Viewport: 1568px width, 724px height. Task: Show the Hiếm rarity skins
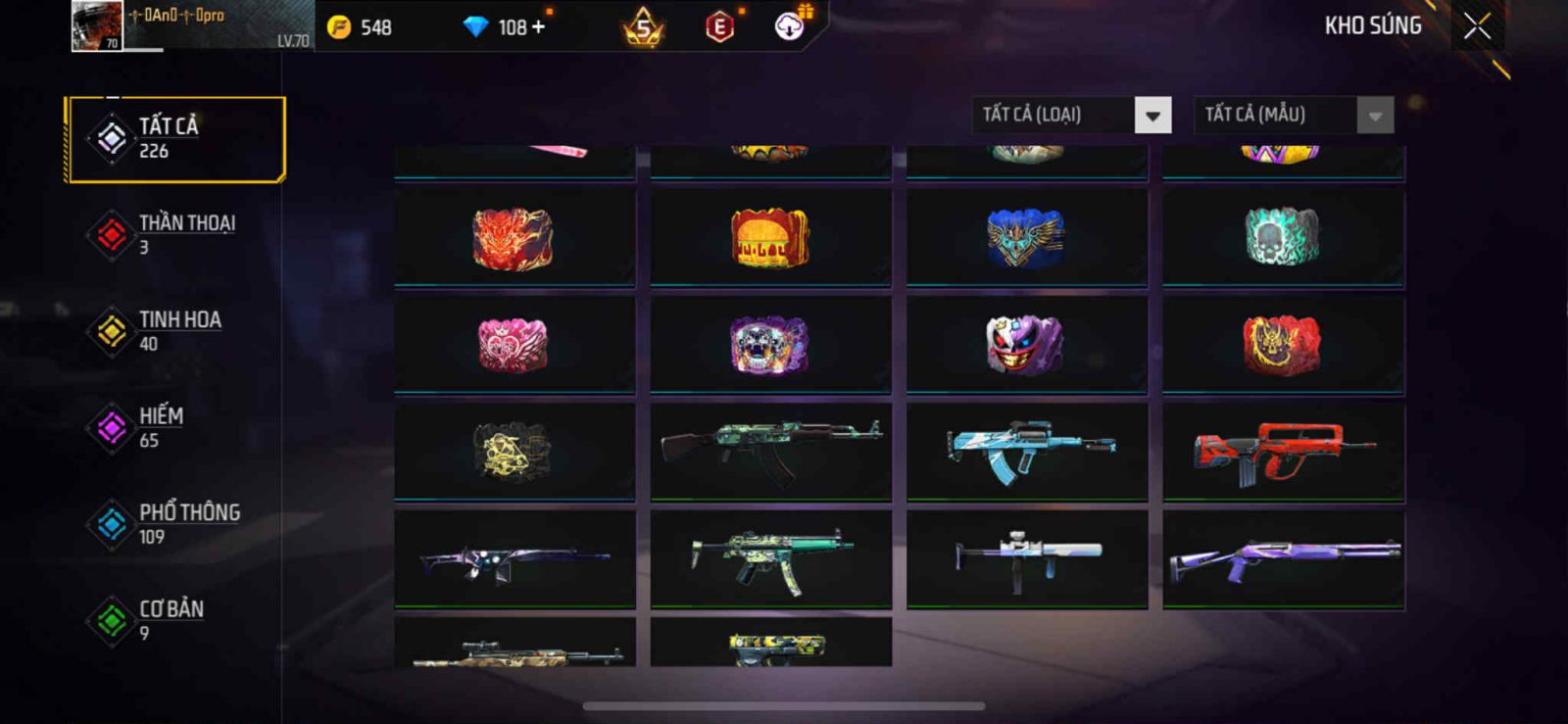[176, 427]
